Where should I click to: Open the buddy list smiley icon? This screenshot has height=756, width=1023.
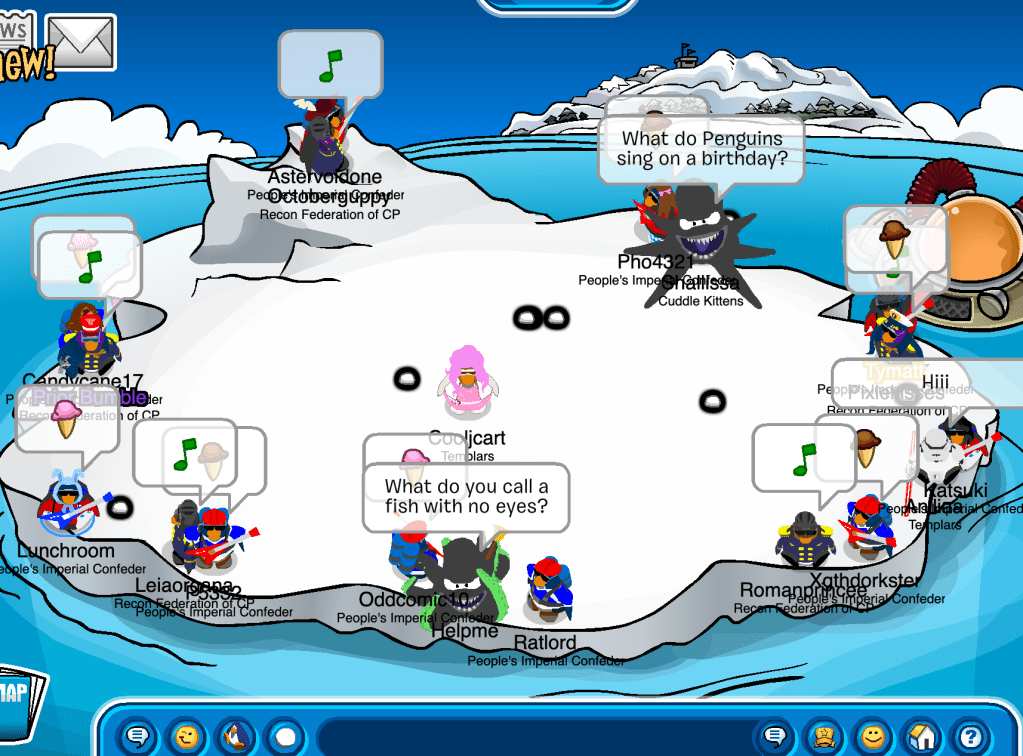tap(874, 737)
